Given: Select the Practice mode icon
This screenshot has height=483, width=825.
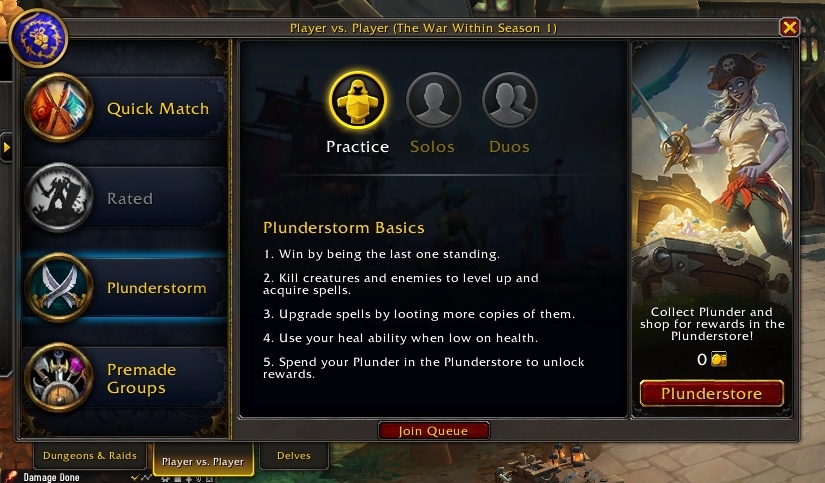Looking at the screenshot, I should tap(357, 101).
